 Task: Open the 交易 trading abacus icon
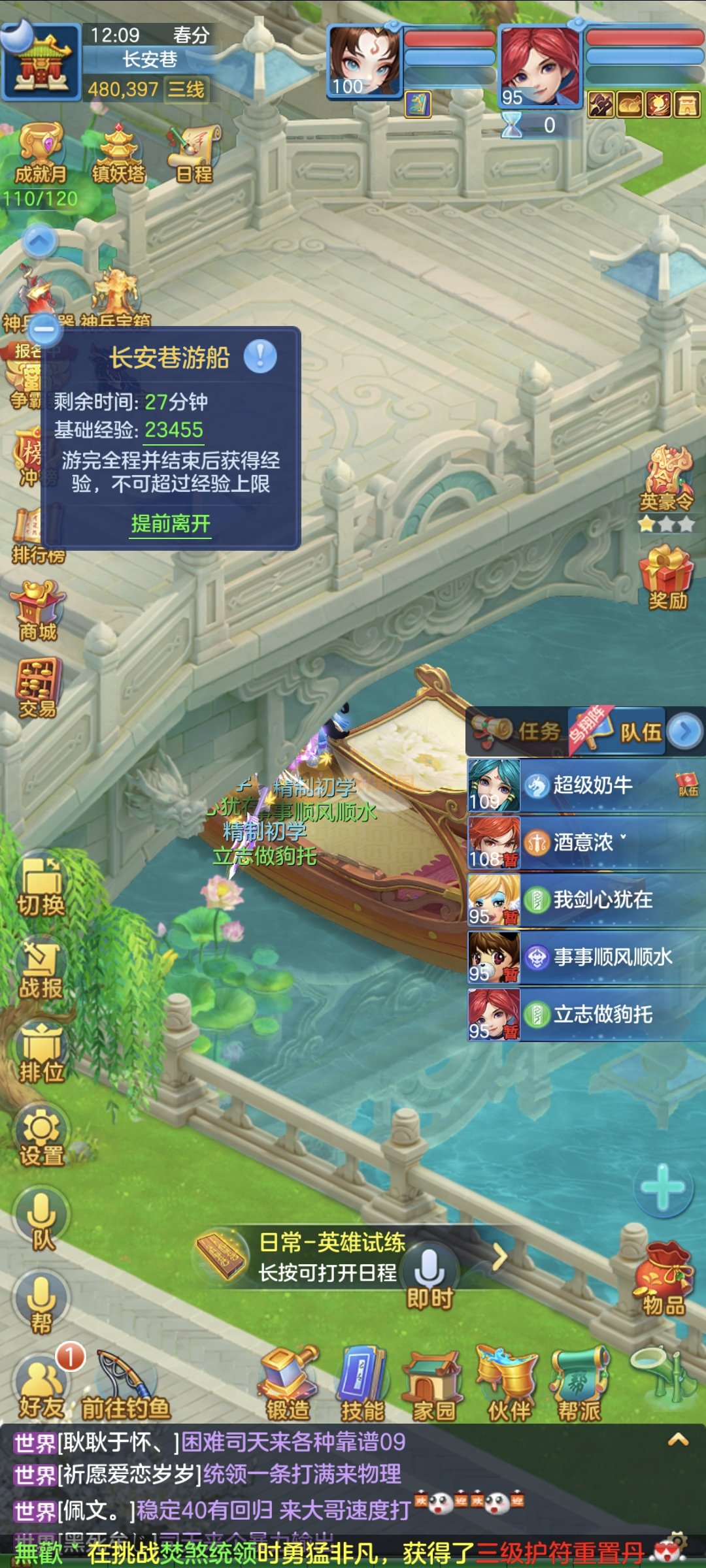(x=39, y=687)
